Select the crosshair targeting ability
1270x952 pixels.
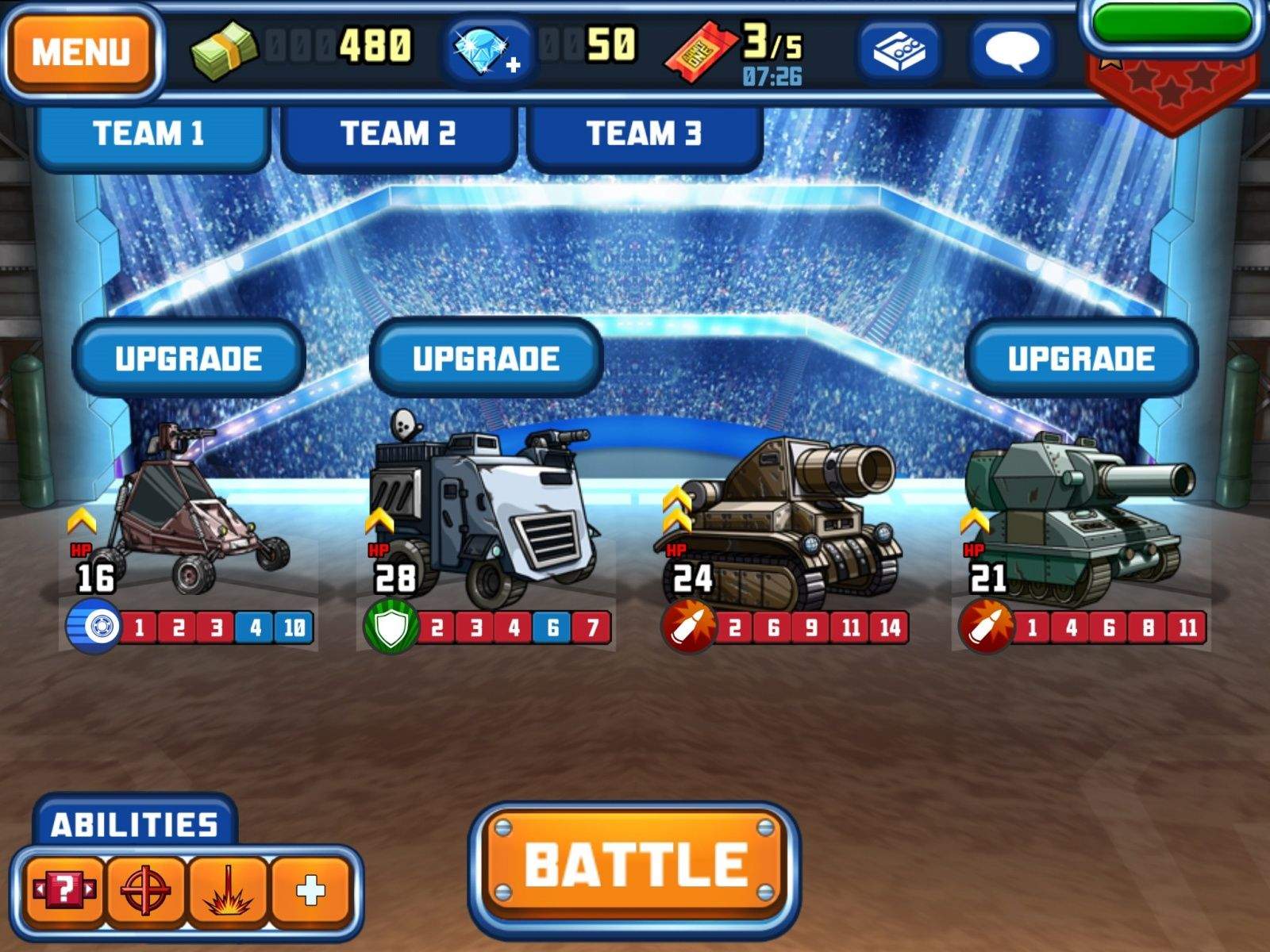[145, 889]
